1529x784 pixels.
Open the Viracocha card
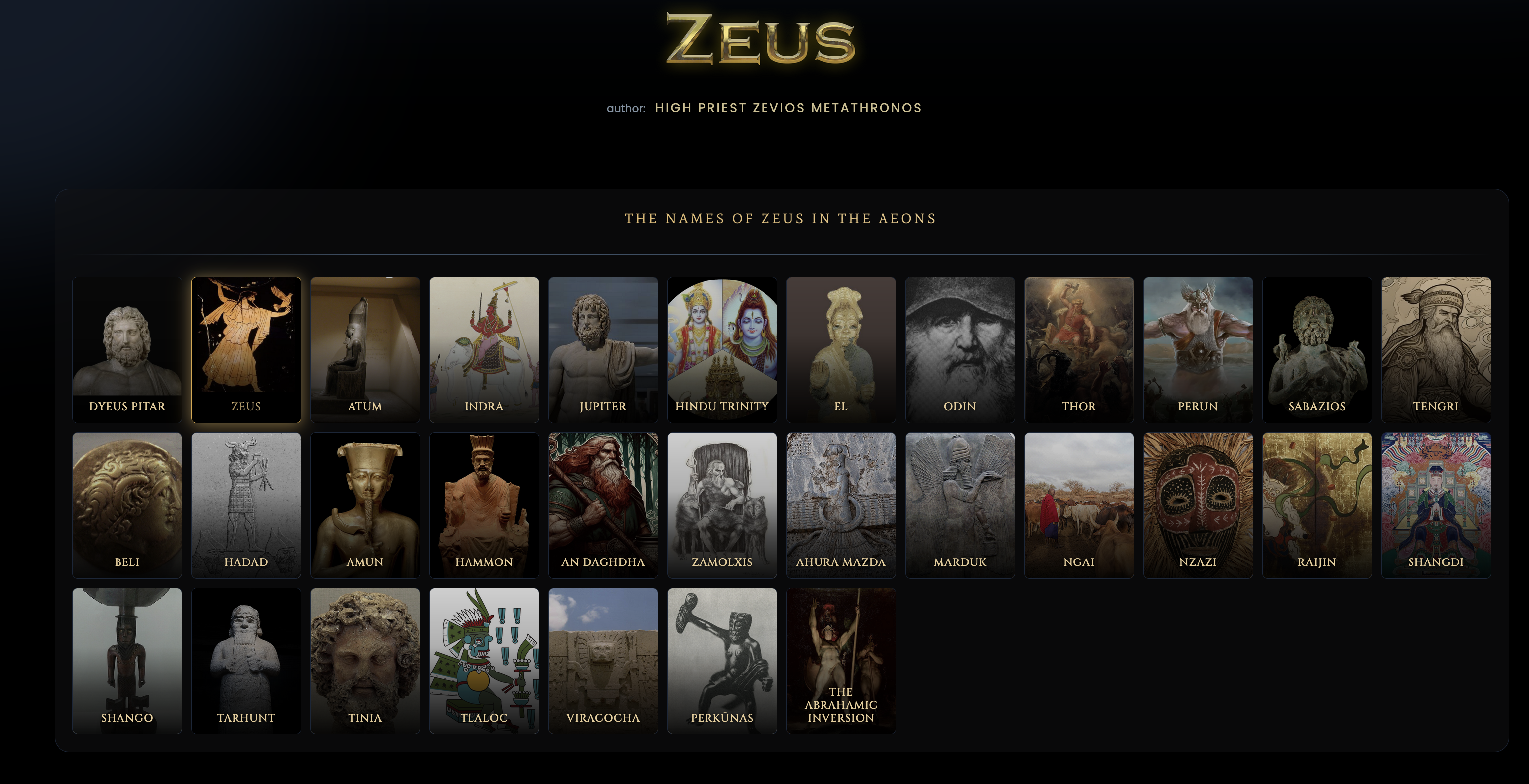(603, 661)
